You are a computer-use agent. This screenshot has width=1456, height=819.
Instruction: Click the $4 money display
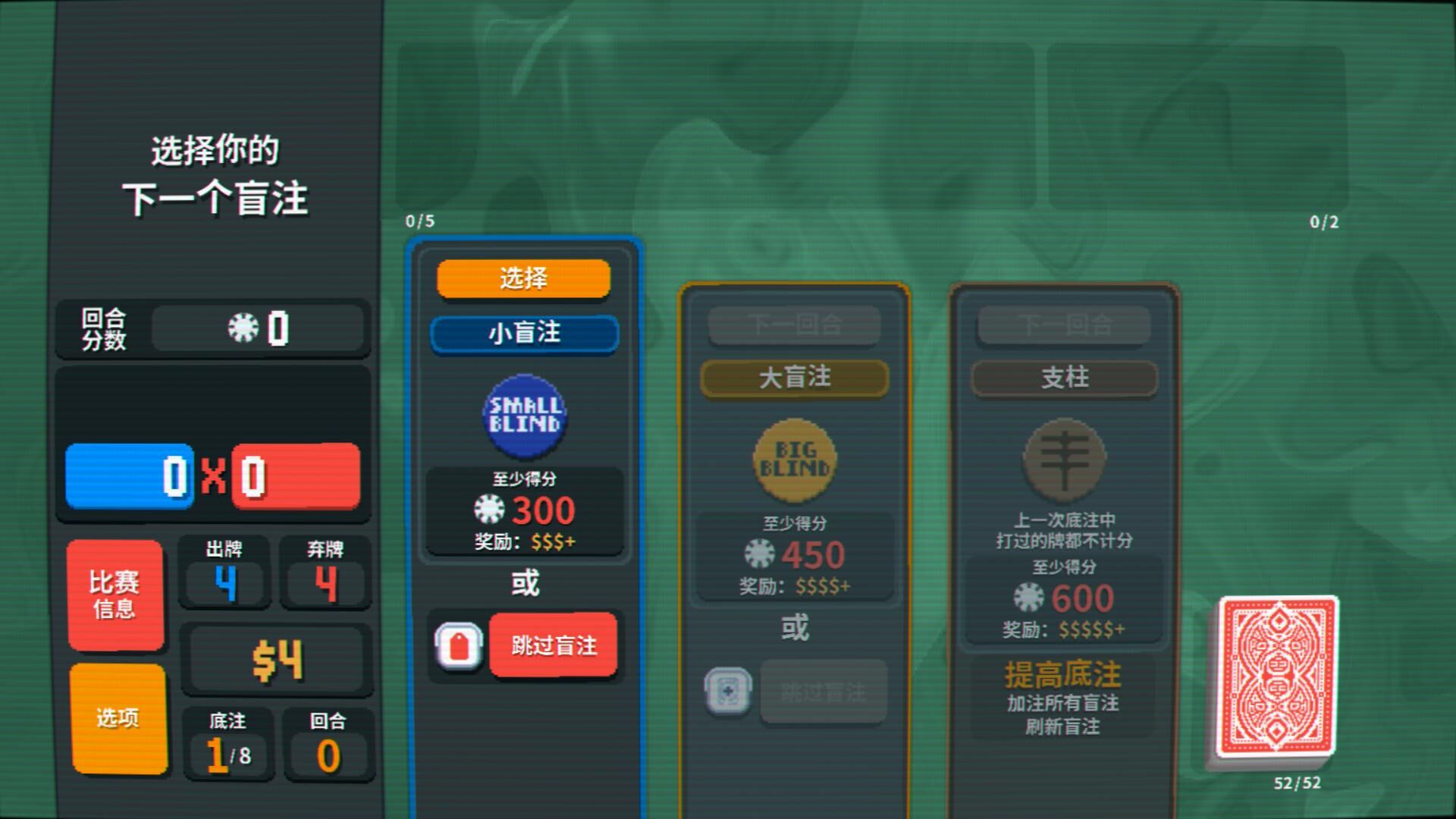click(277, 659)
